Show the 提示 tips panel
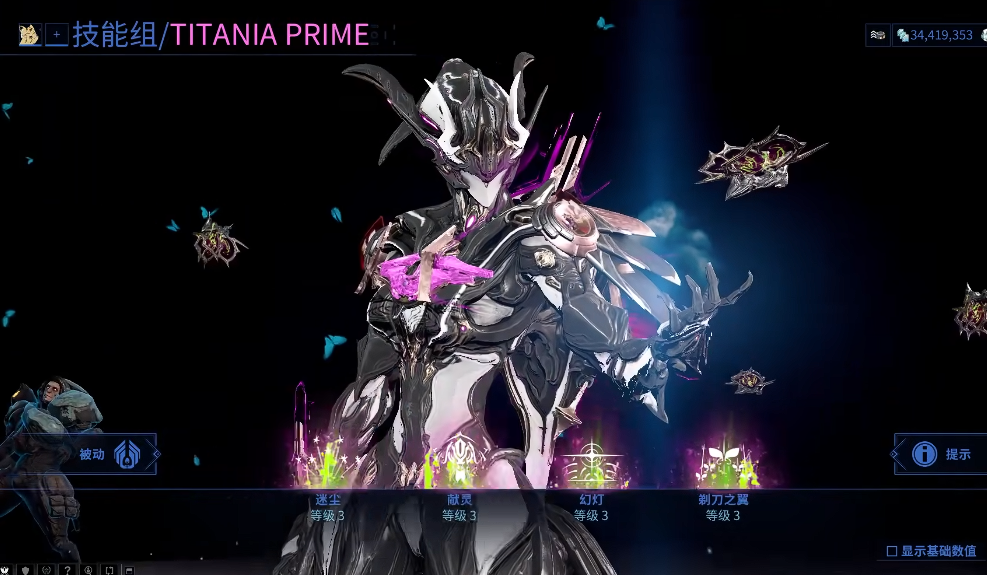The image size is (987, 575). (x=938, y=454)
